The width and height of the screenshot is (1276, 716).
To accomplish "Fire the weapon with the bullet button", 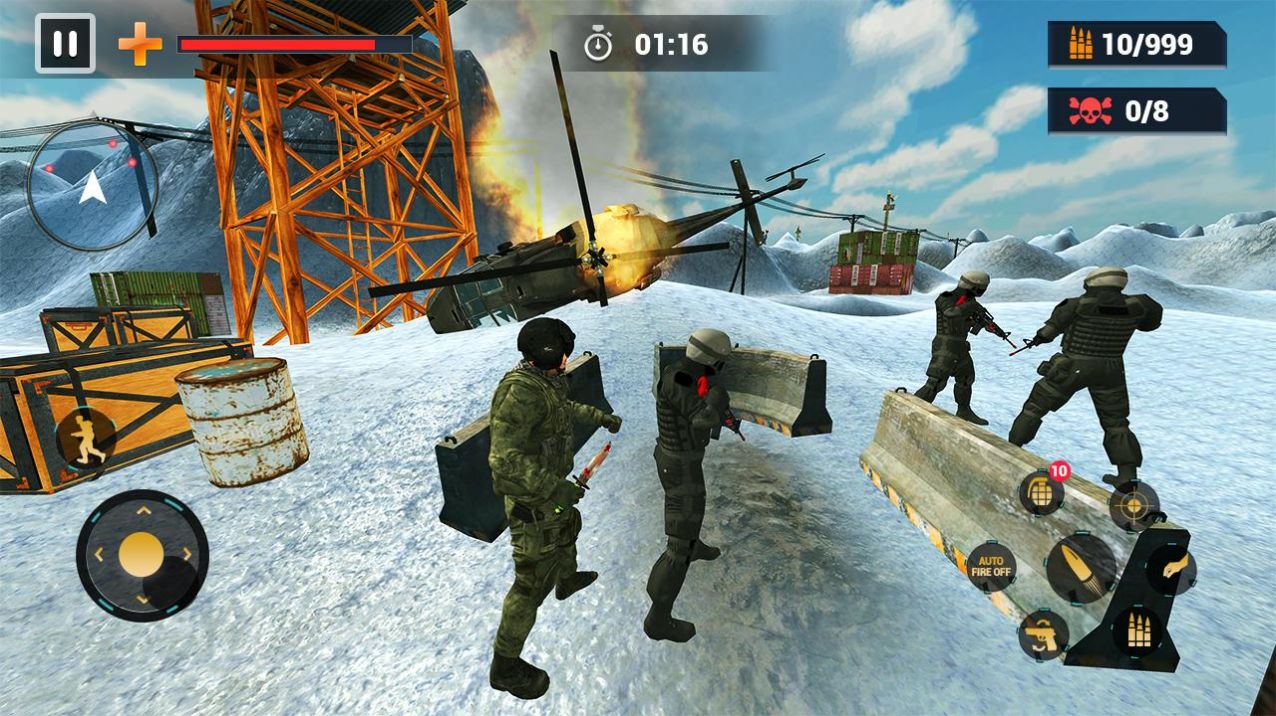I will pos(1082,567).
